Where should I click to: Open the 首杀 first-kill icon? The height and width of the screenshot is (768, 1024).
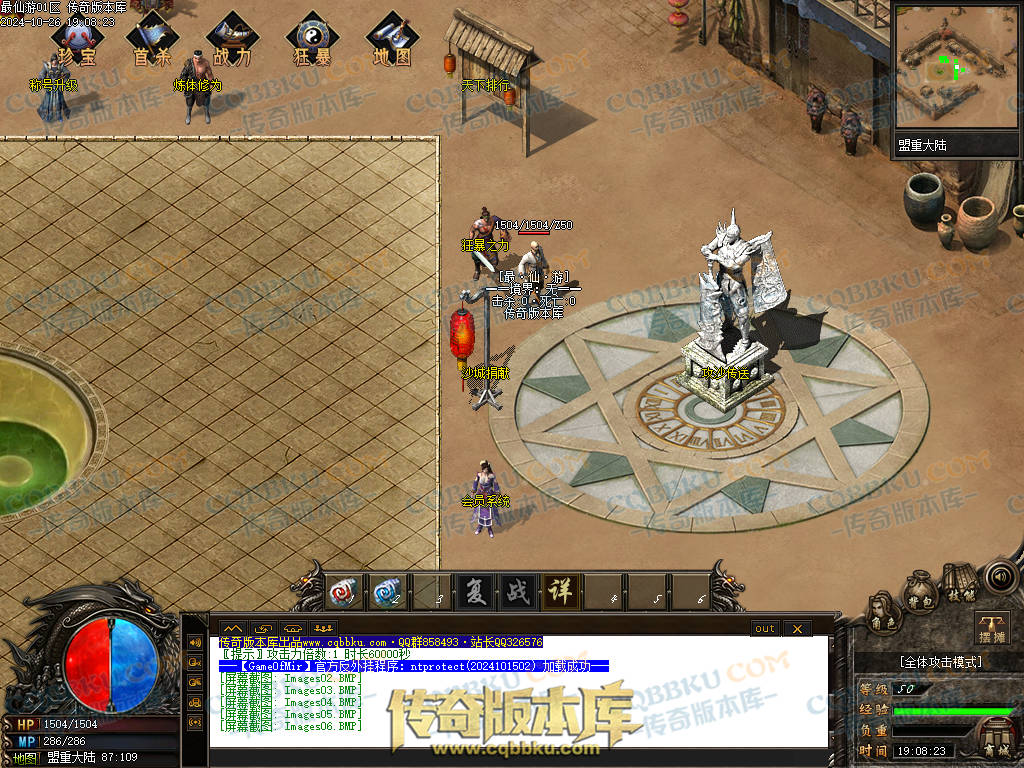coord(151,41)
